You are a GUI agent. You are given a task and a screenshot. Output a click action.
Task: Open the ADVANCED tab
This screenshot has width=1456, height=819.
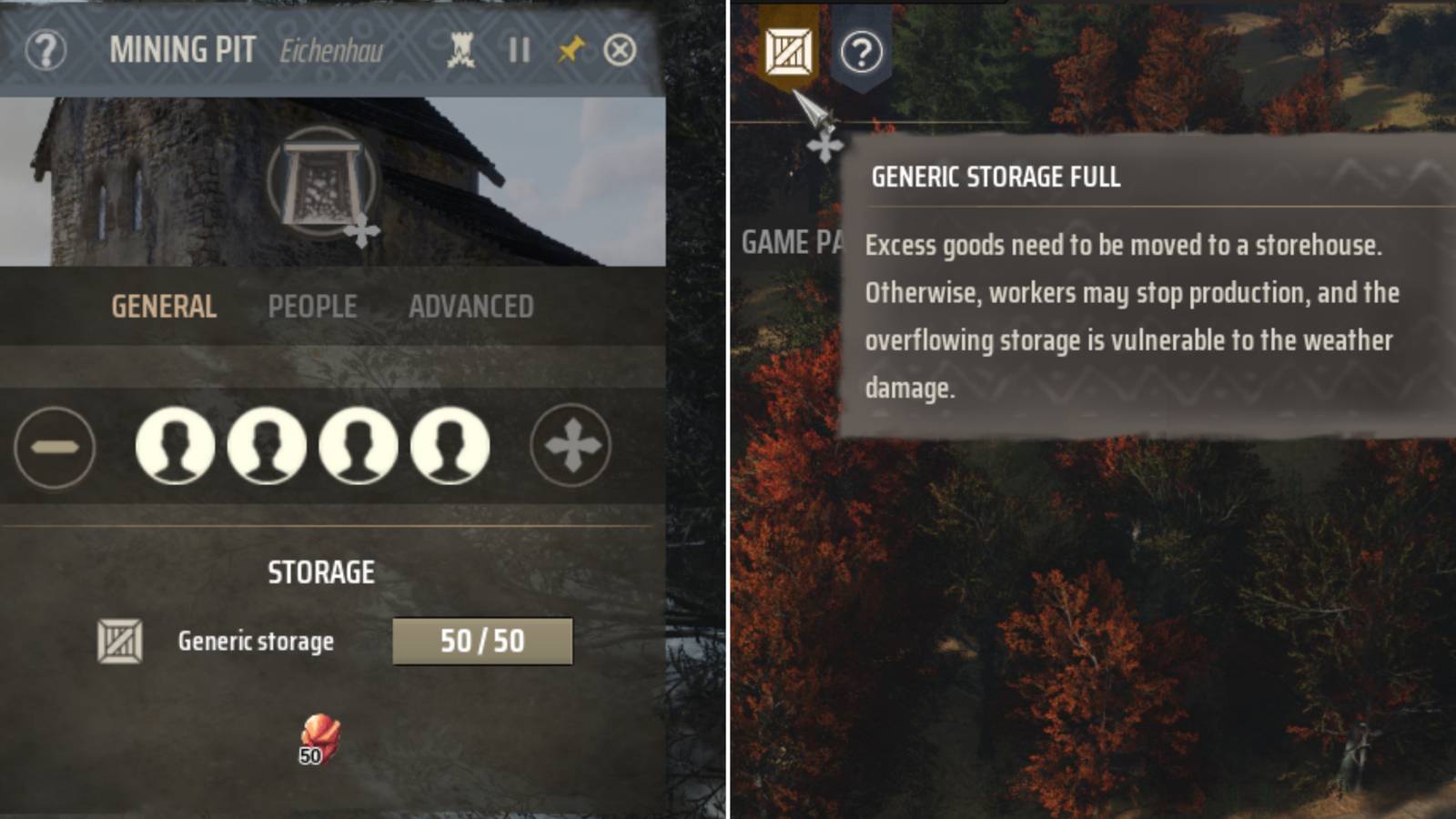(471, 307)
